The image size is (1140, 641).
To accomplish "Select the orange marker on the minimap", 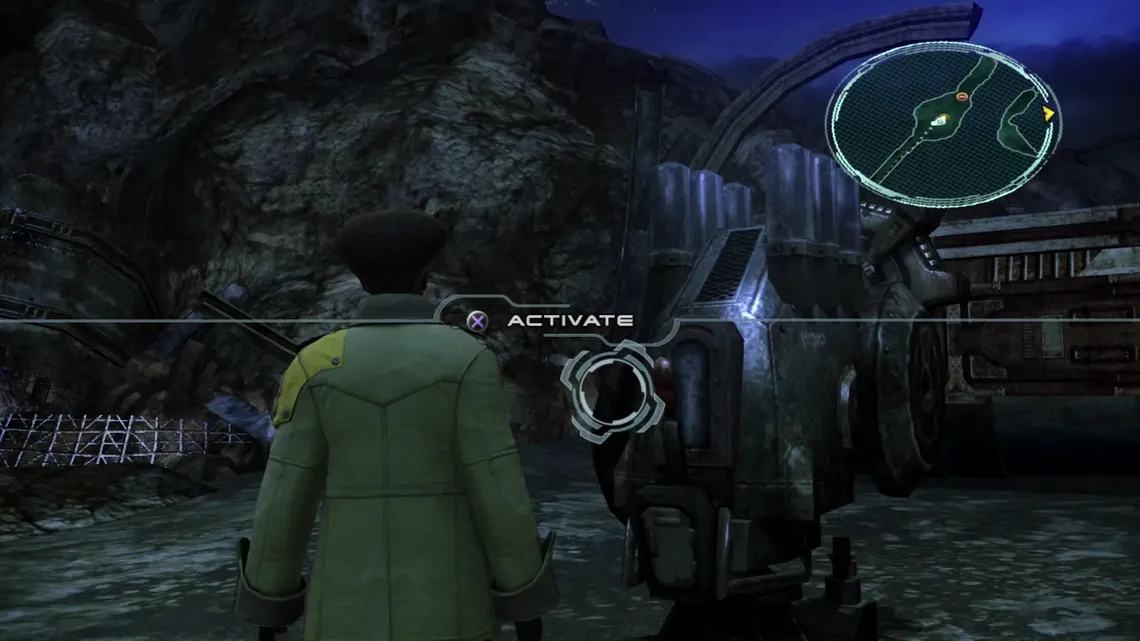I will tap(962, 97).
